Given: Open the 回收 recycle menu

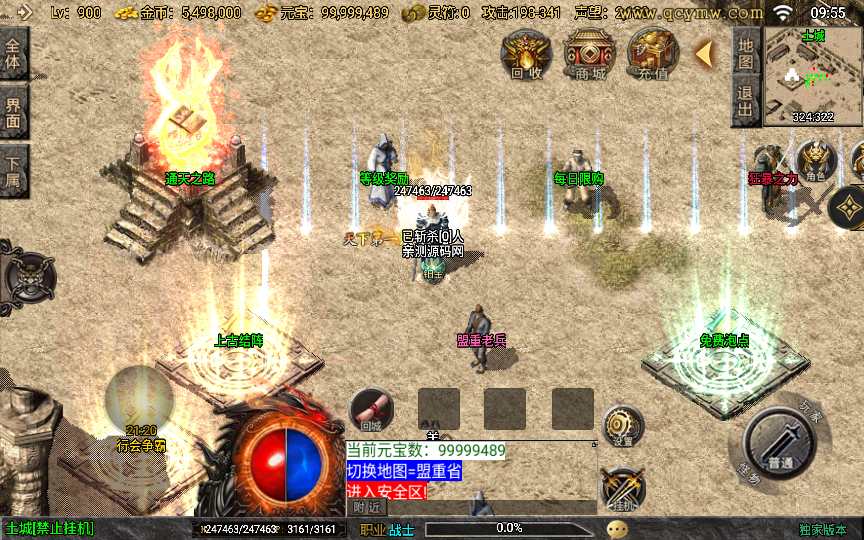Looking at the screenshot, I should [x=526, y=53].
